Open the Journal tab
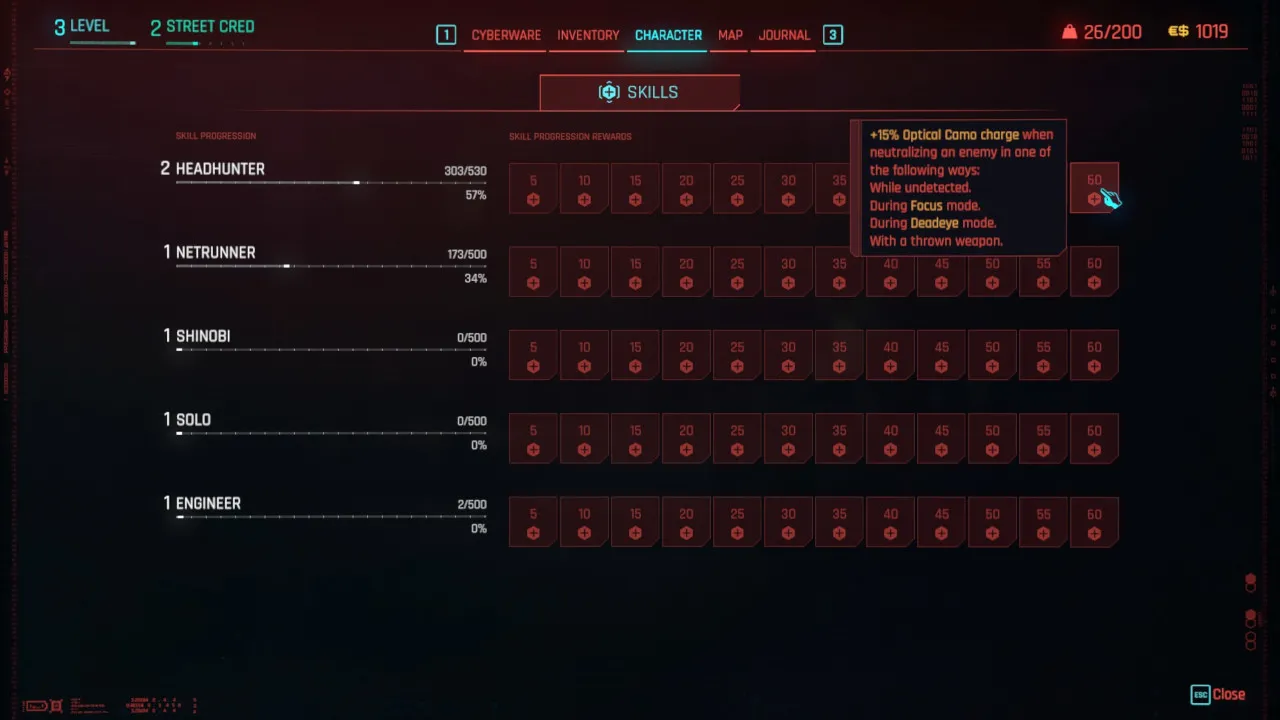1280x720 pixels. click(784, 35)
